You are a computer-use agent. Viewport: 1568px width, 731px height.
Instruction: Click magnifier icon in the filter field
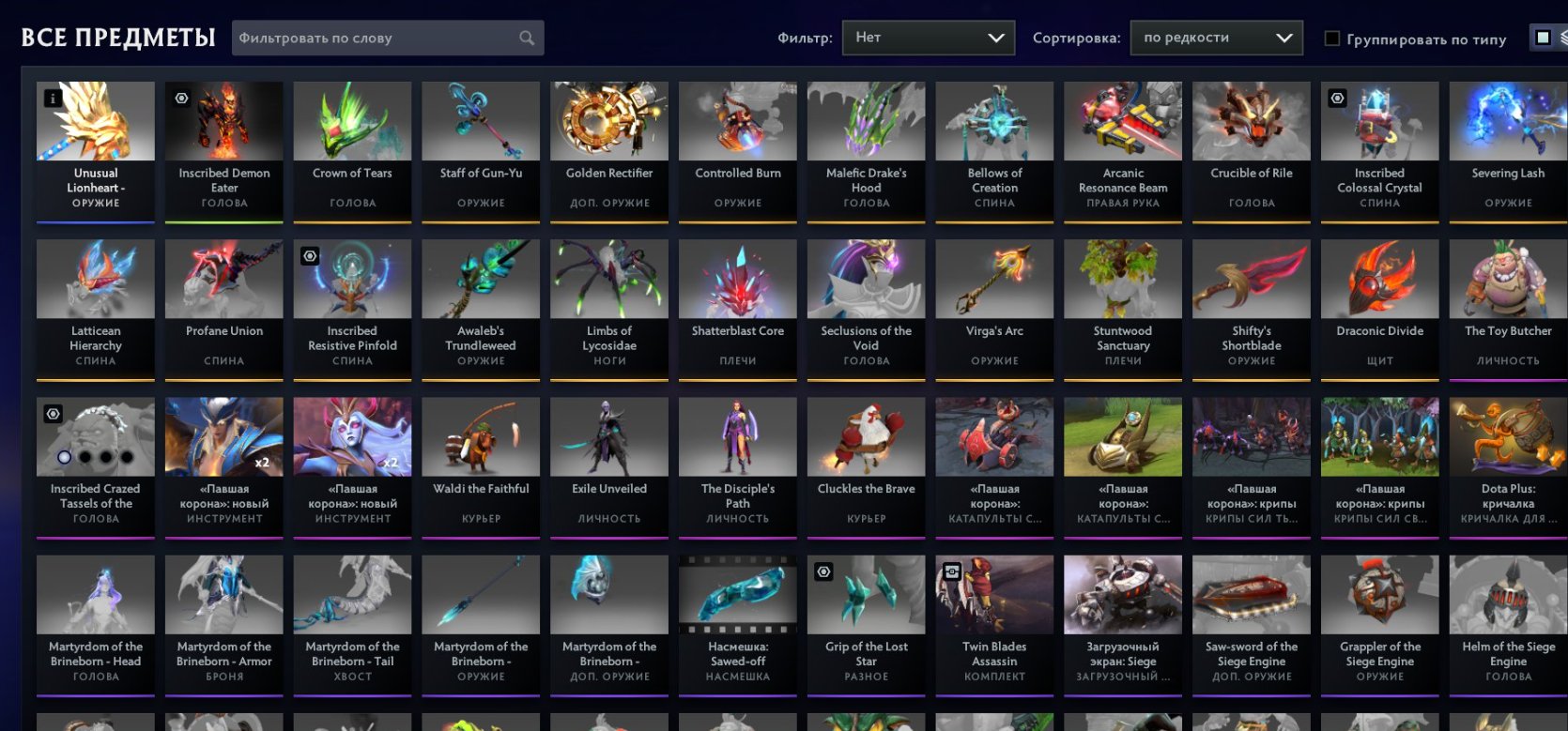tap(526, 38)
